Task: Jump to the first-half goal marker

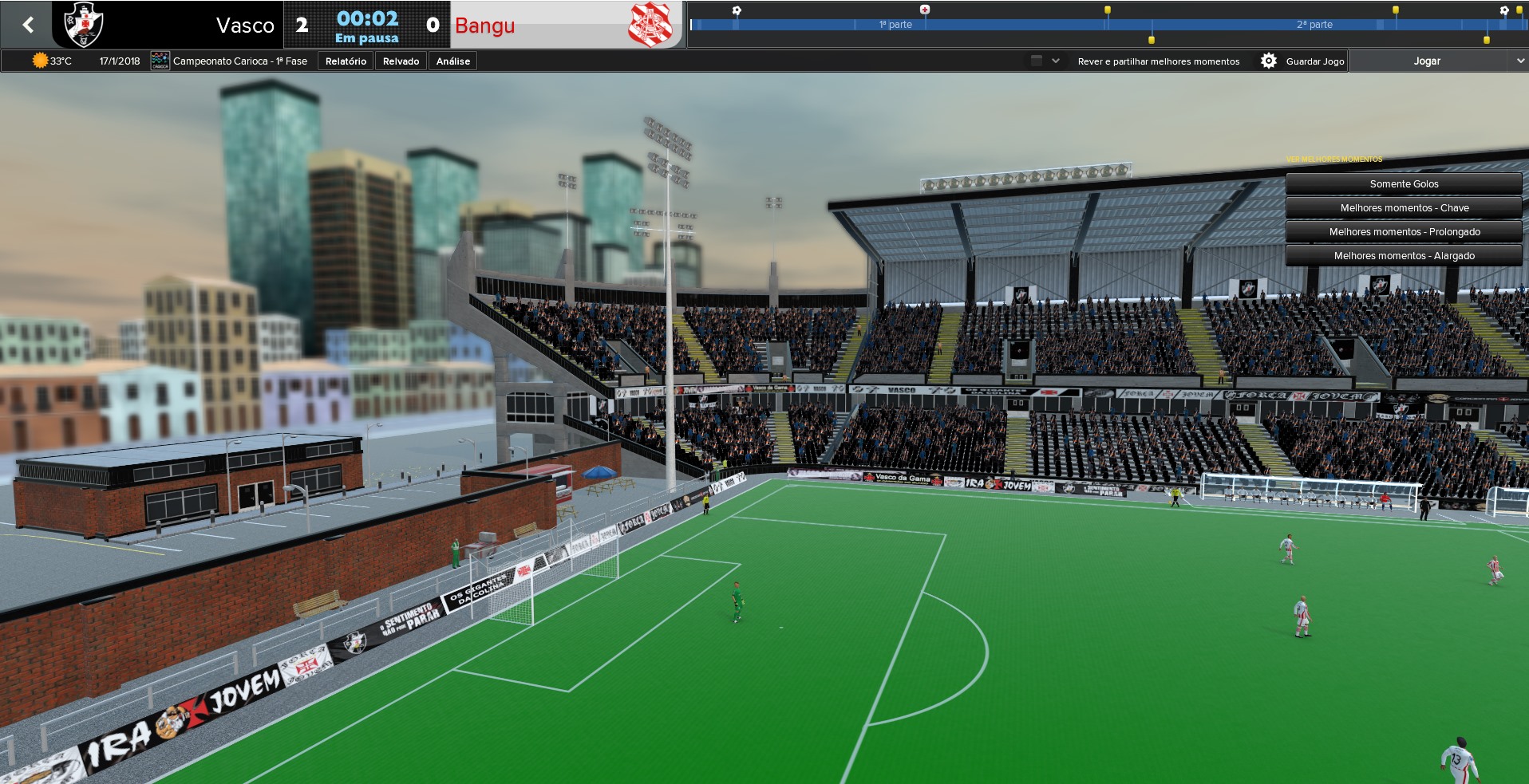Action: coord(737,10)
